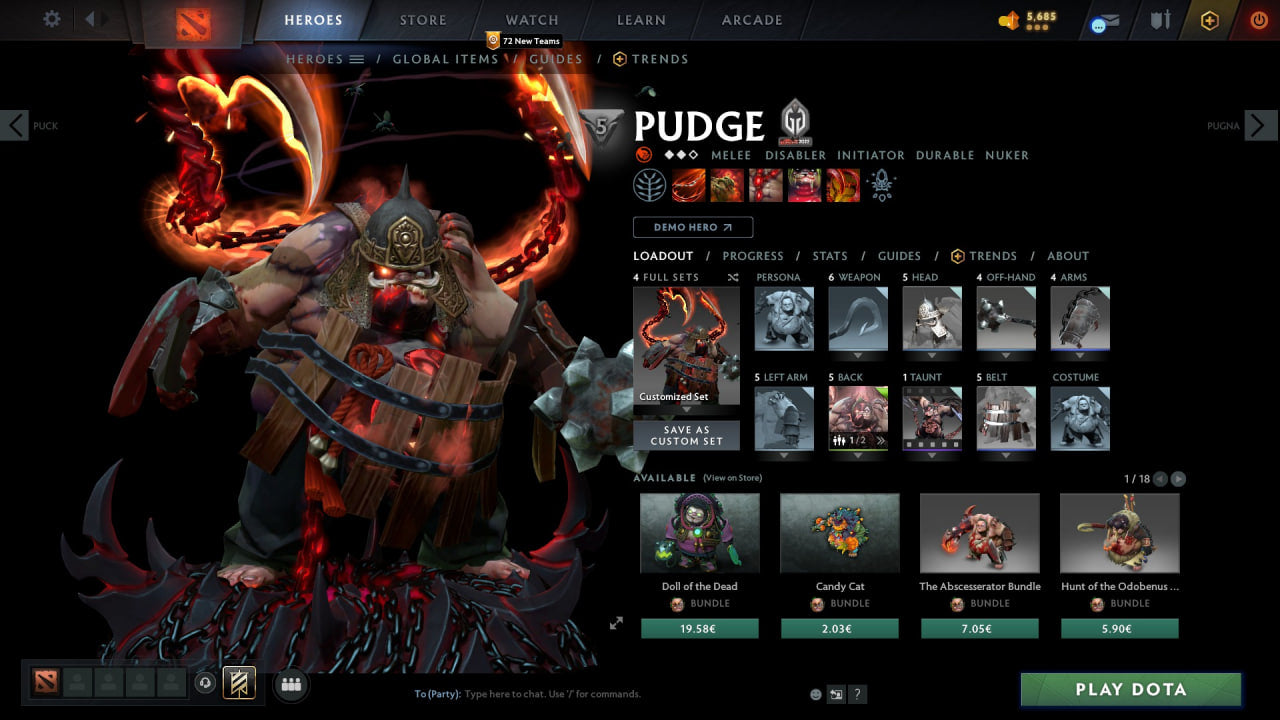Switch to the STATS tab
Image resolution: width=1280 pixels, height=720 pixels.
point(830,256)
